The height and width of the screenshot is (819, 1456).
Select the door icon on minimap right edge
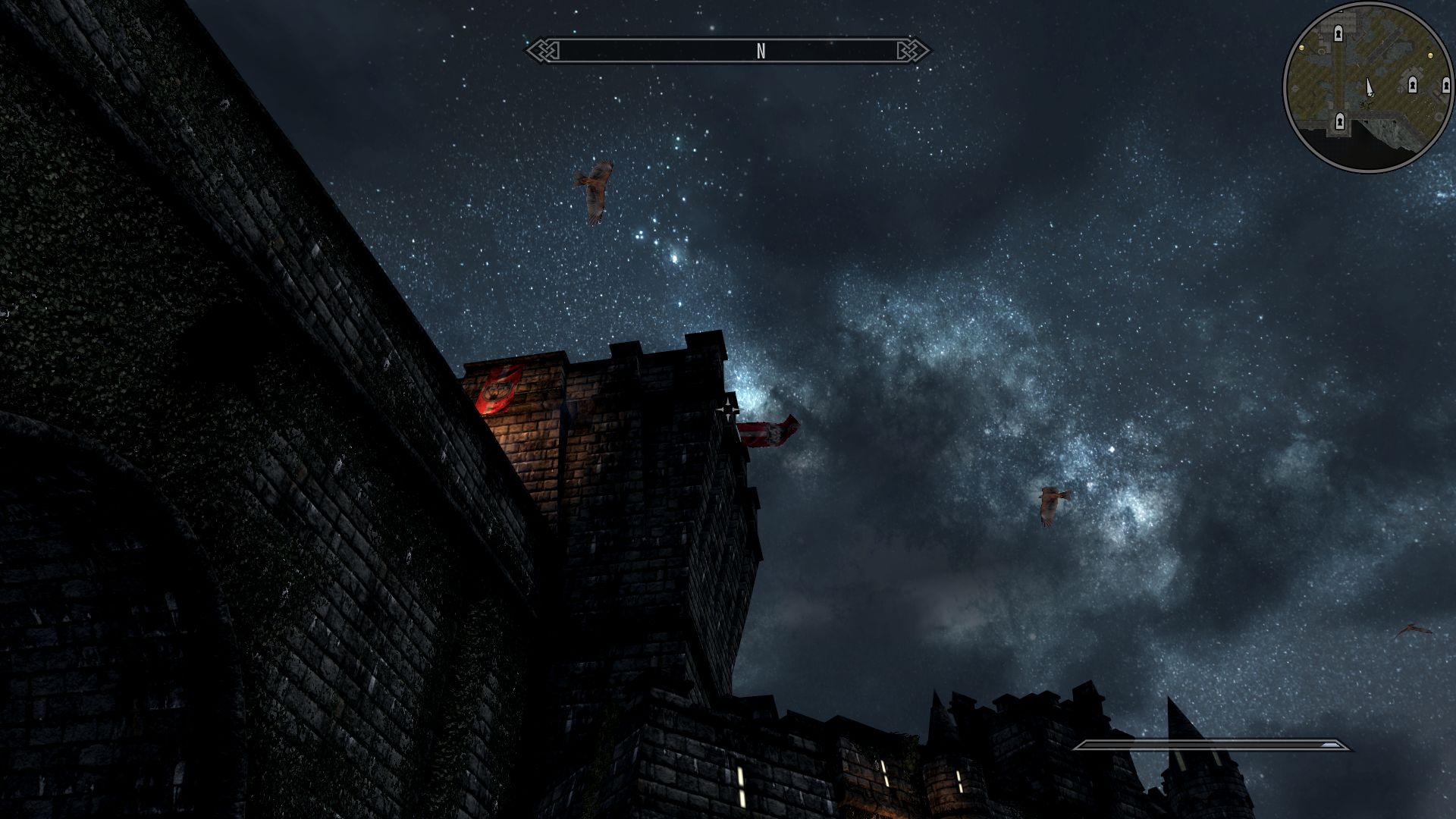pos(1445,85)
